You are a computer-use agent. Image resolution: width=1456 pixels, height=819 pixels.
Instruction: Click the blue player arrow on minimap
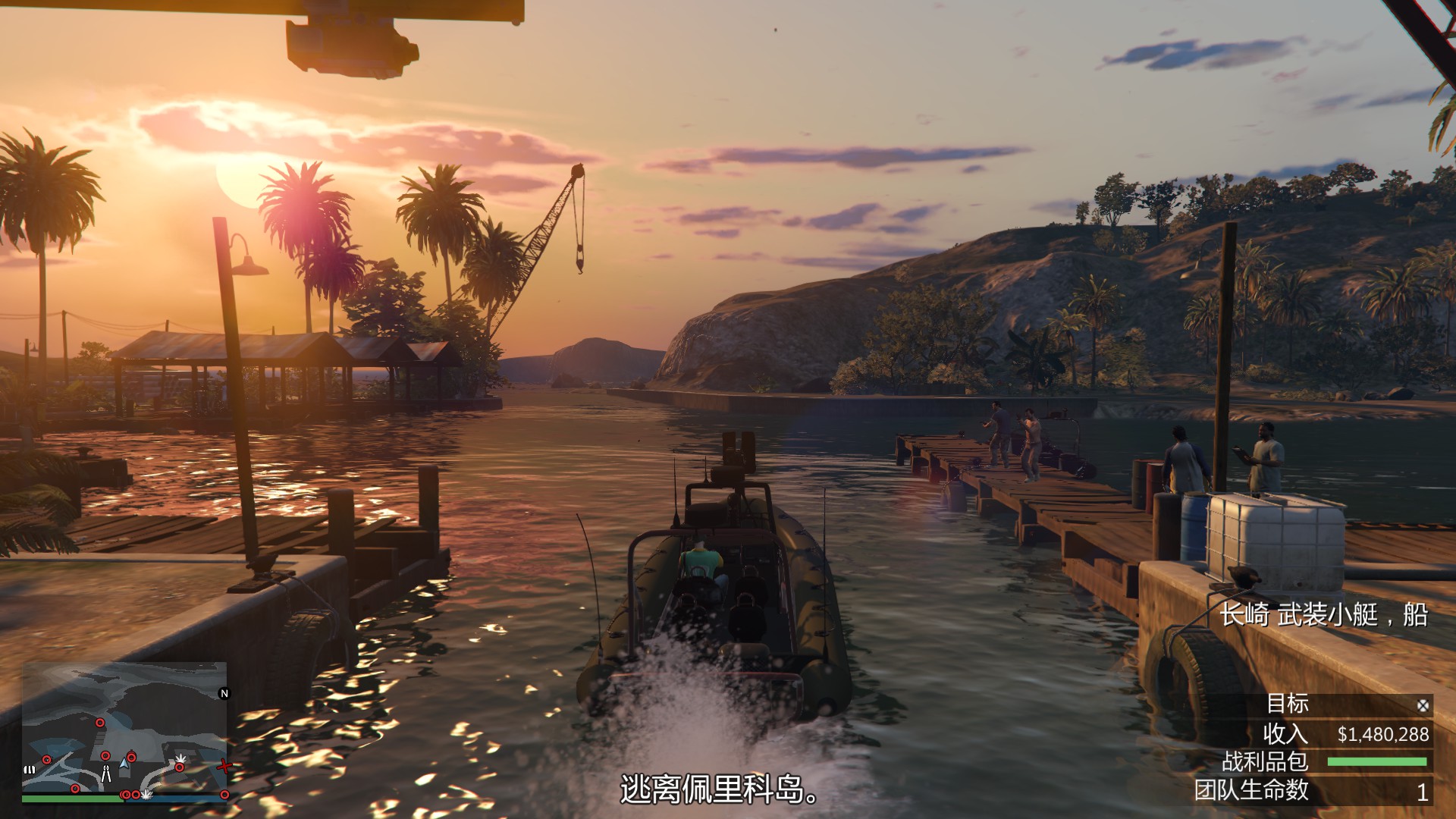pos(124,763)
